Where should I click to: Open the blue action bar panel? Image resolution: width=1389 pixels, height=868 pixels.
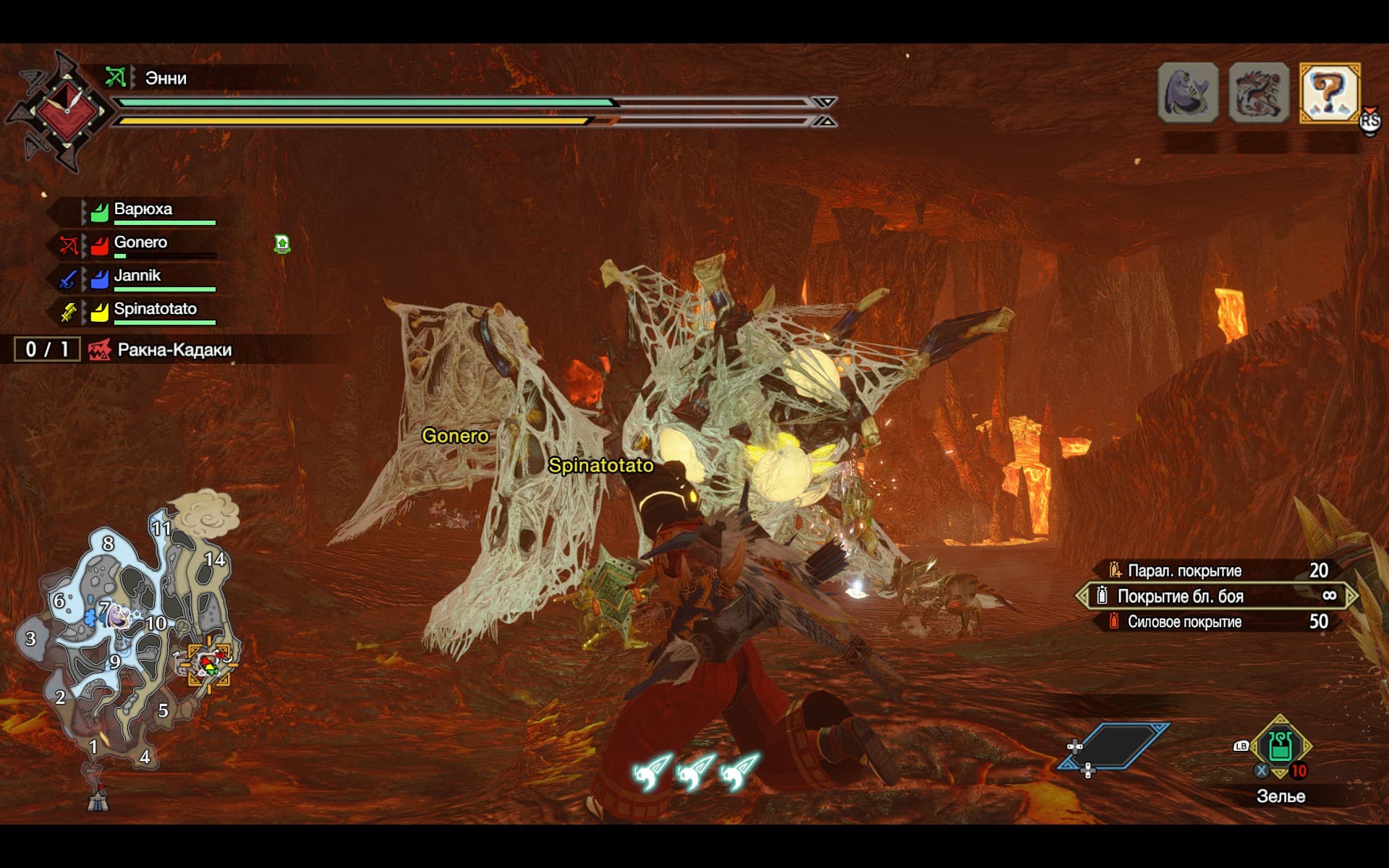click(1114, 746)
